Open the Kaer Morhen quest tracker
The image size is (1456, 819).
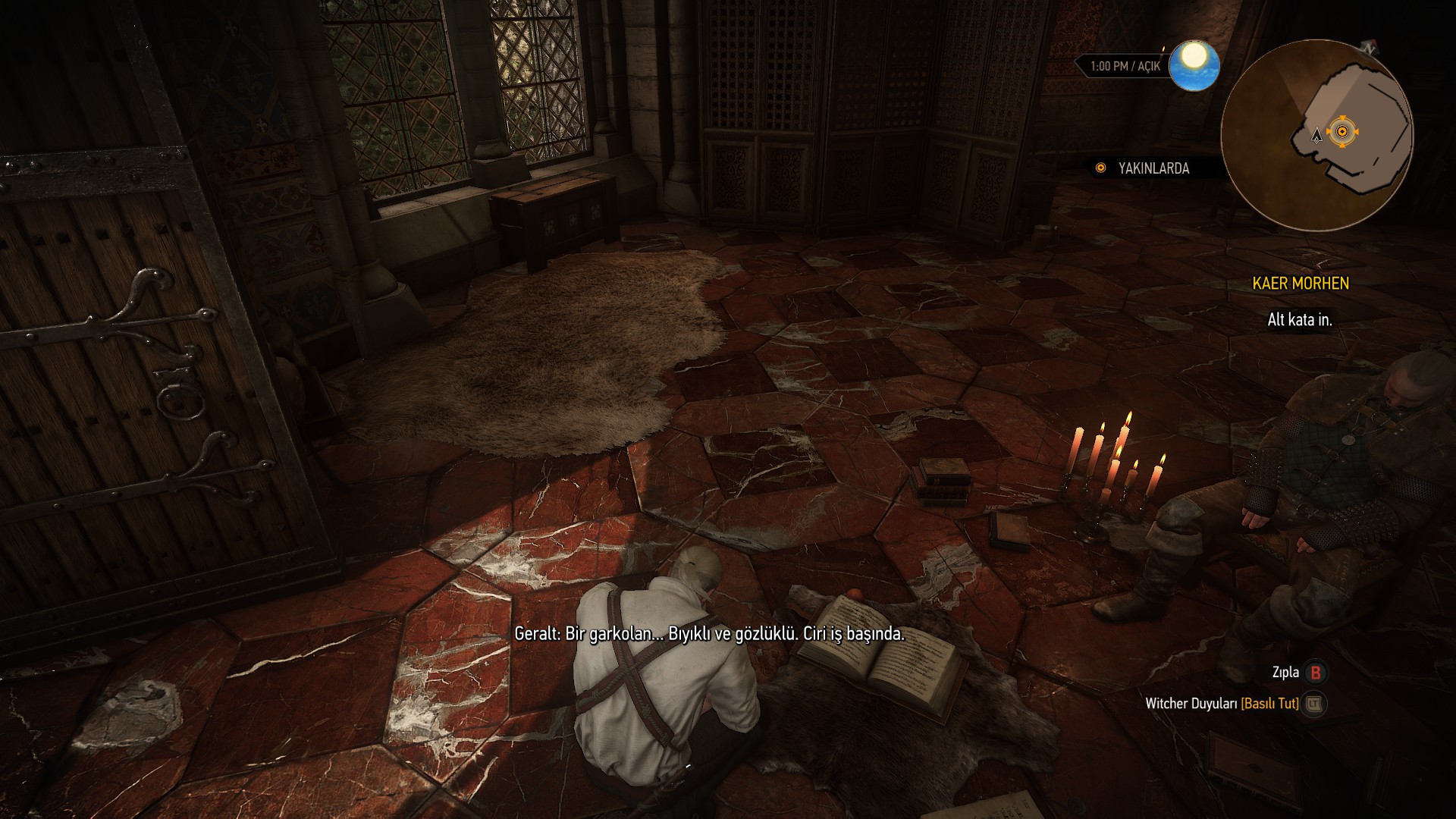point(1300,284)
